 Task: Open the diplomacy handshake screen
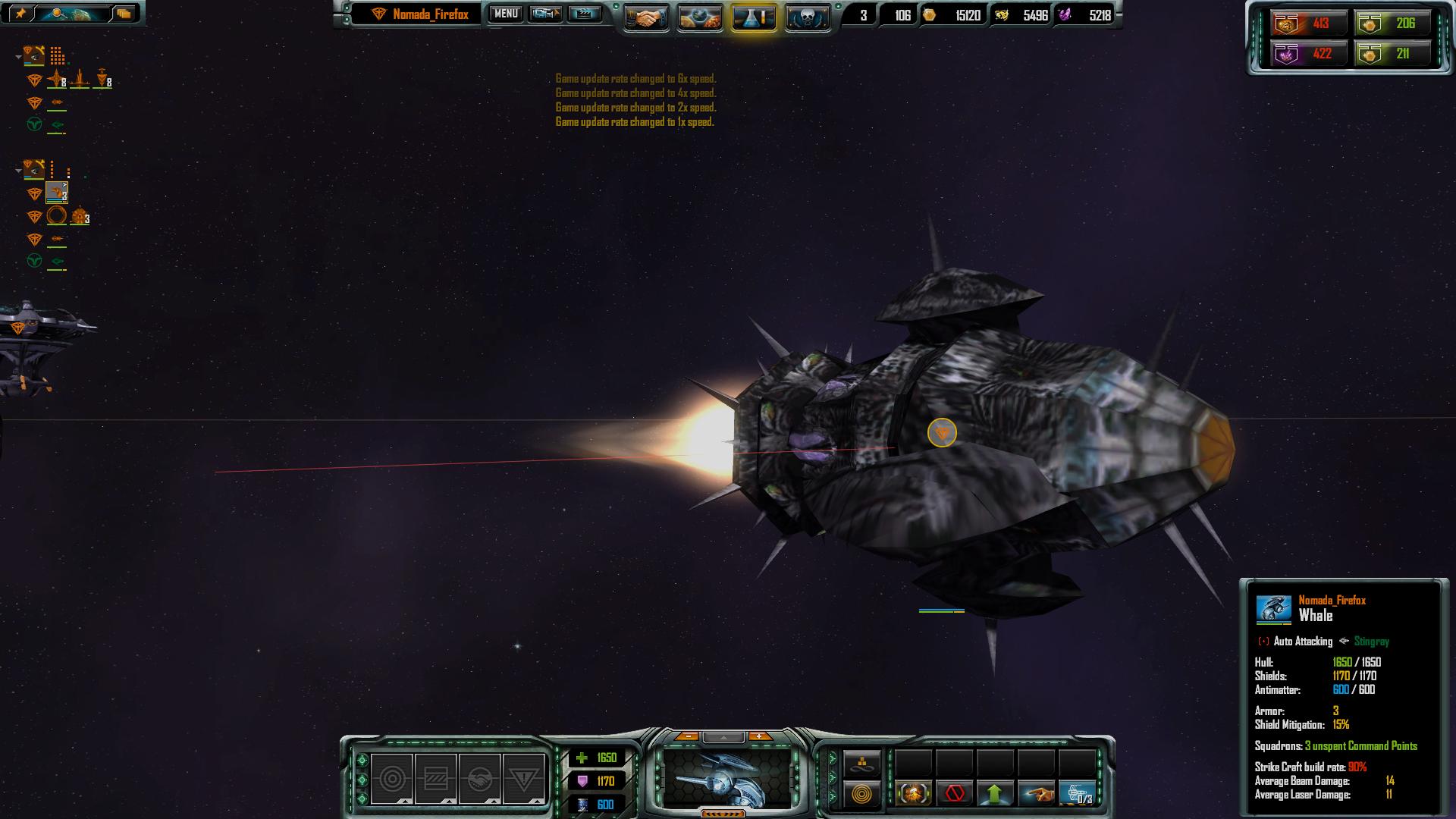pos(646,17)
